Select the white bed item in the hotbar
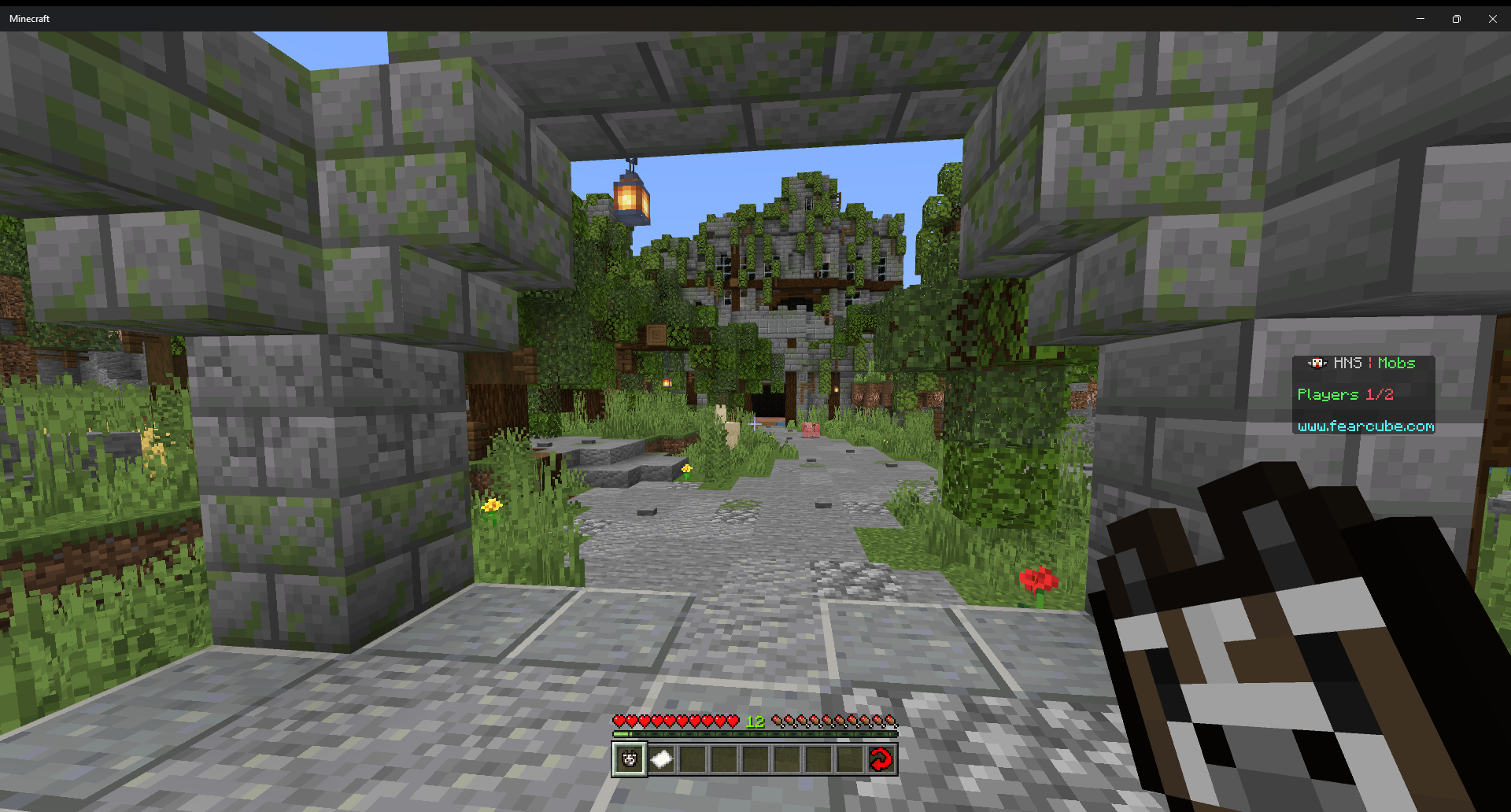This screenshot has height=812, width=1511. click(x=661, y=758)
